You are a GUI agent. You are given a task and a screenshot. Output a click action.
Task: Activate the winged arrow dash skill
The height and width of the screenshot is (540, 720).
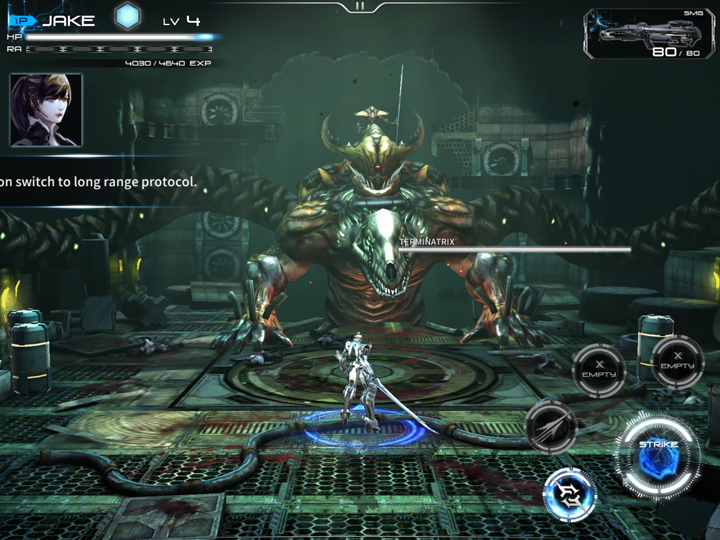tap(550, 423)
